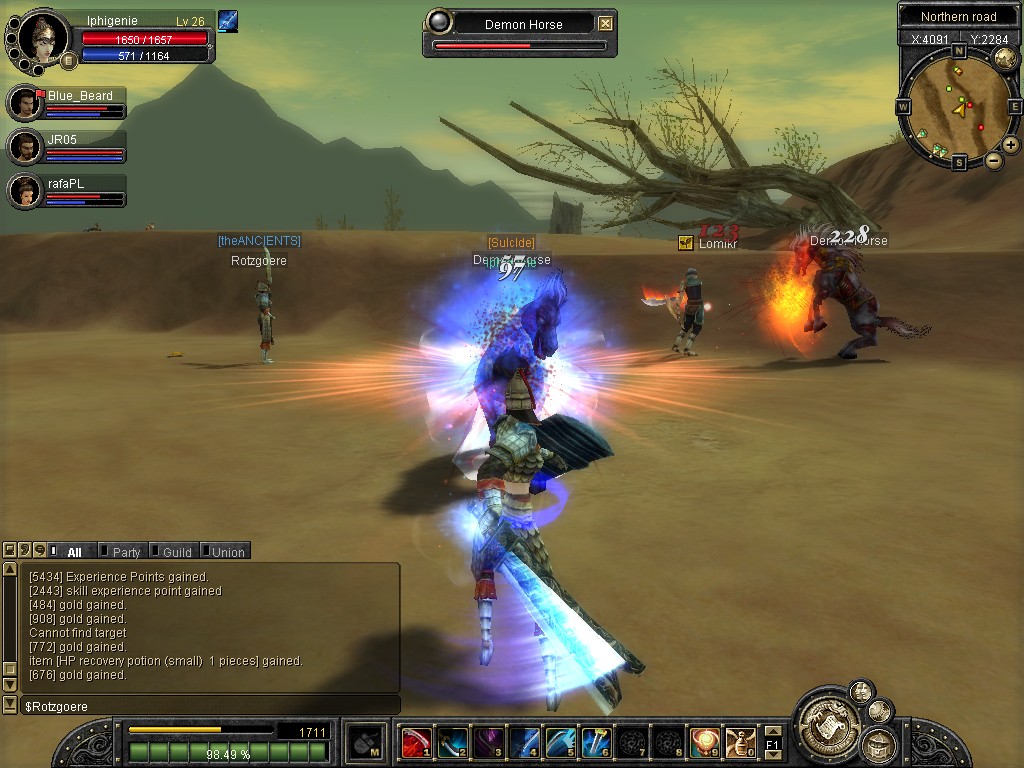The height and width of the screenshot is (768, 1024).
Task: Click the circular minimap
Action: click(959, 105)
